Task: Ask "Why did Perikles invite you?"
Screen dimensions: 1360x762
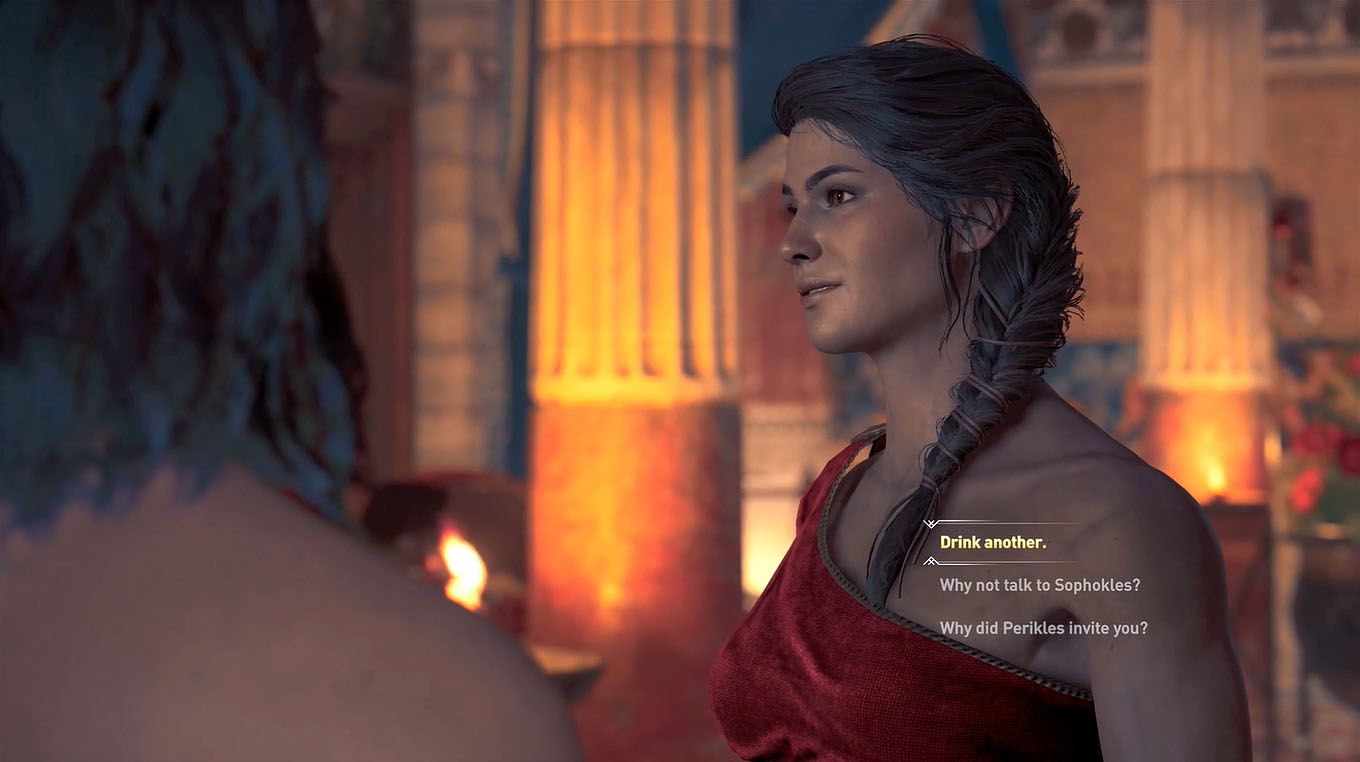Action: pyautogui.click(x=1043, y=628)
